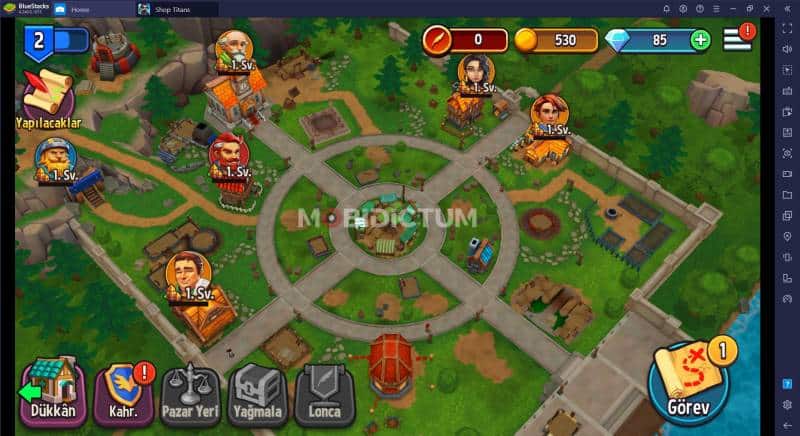
Task: Open the hamburger main menu
Action: coord(738,39)
